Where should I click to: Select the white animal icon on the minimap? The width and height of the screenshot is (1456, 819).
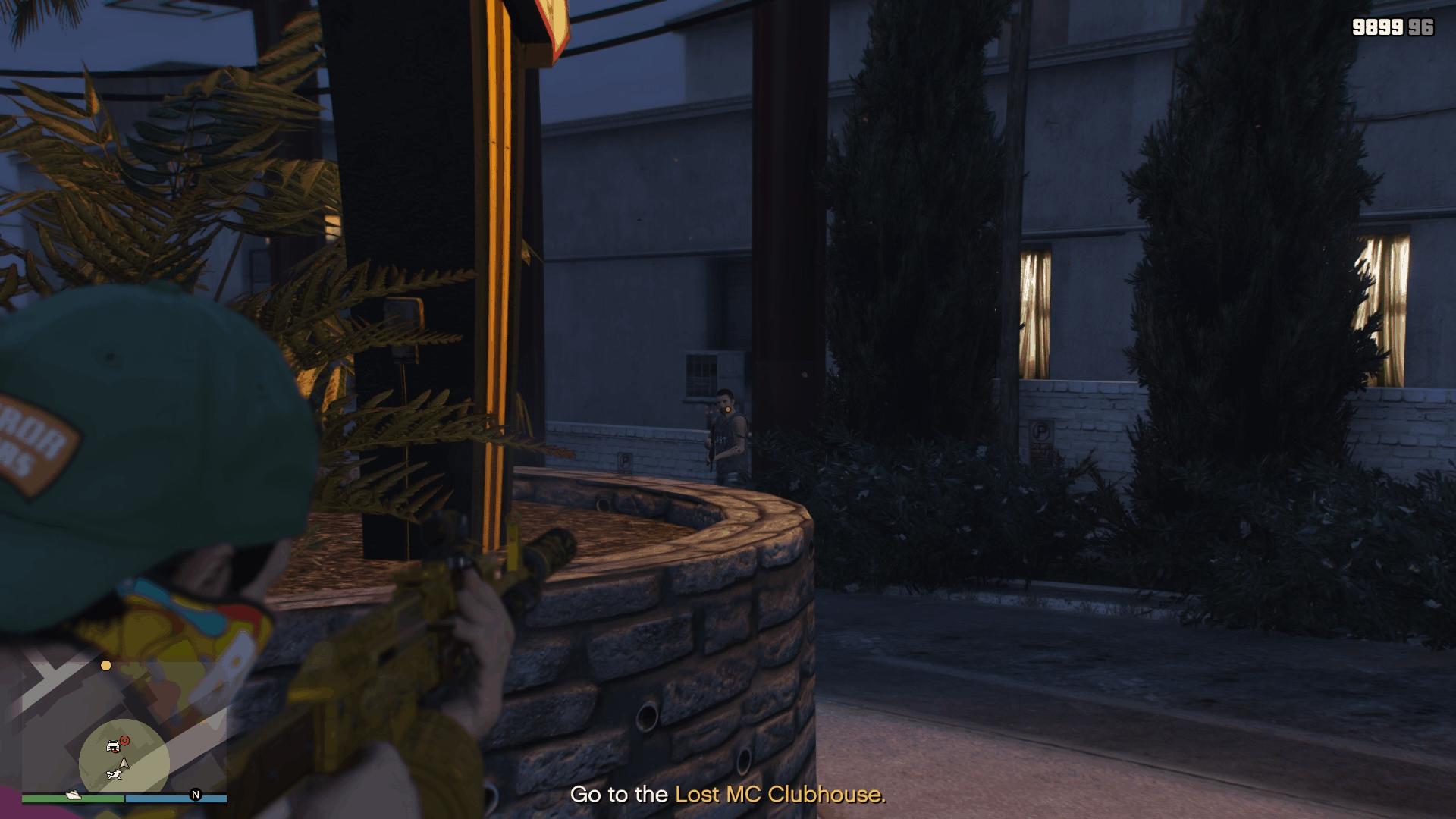point(115,773)
